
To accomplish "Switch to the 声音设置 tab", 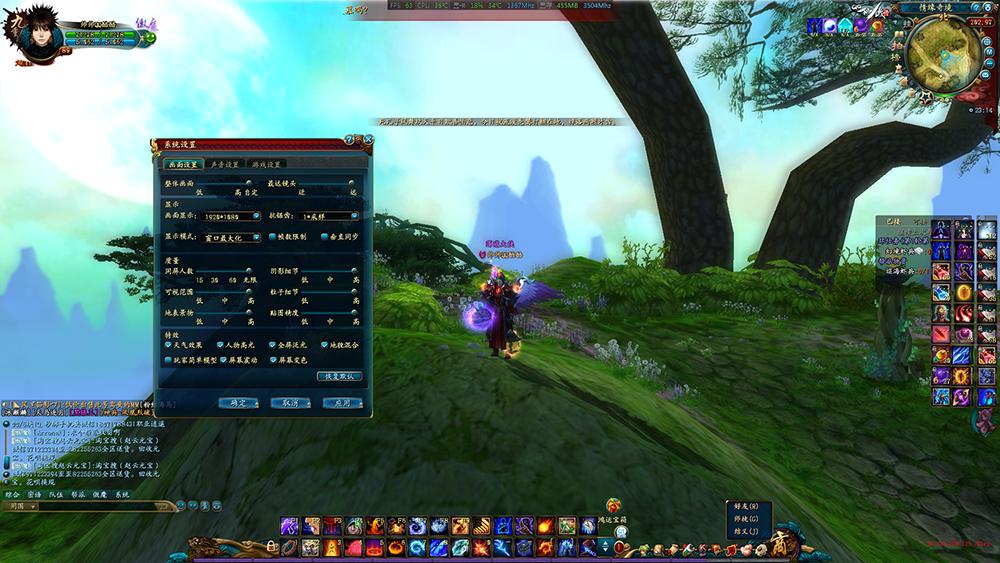I will [224, 164].
